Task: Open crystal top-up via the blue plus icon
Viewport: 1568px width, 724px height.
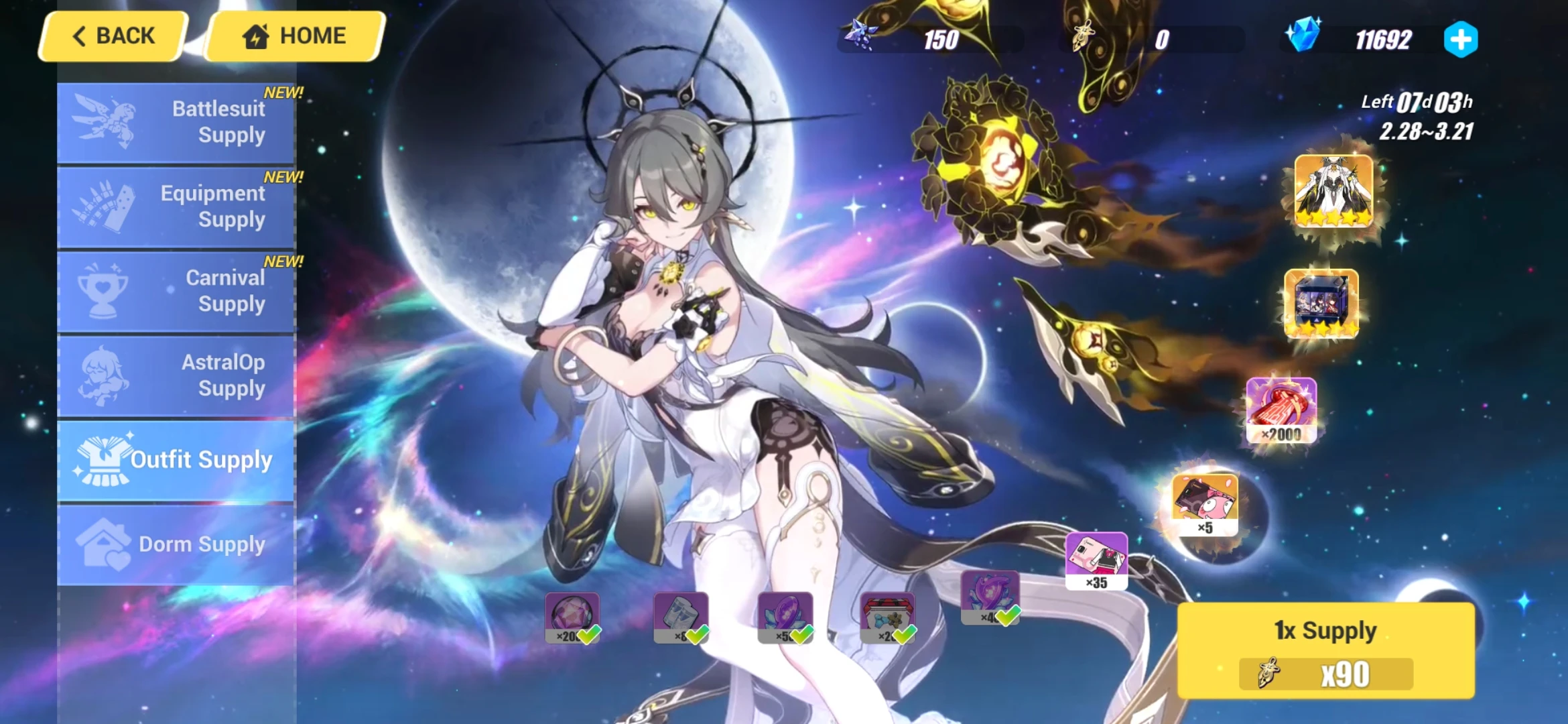Action: coord(1459,39)
